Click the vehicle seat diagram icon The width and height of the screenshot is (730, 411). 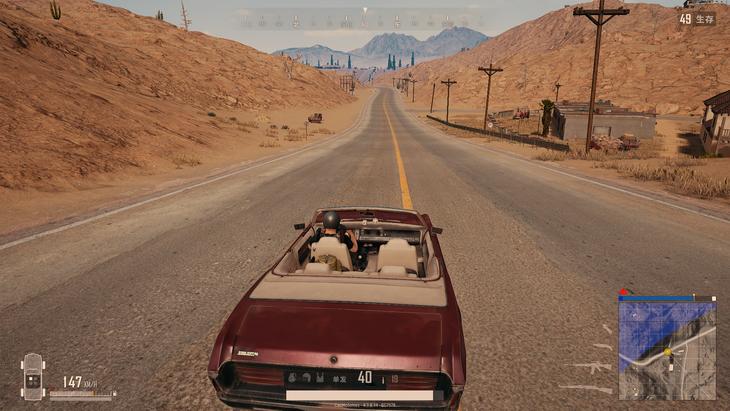33,376
